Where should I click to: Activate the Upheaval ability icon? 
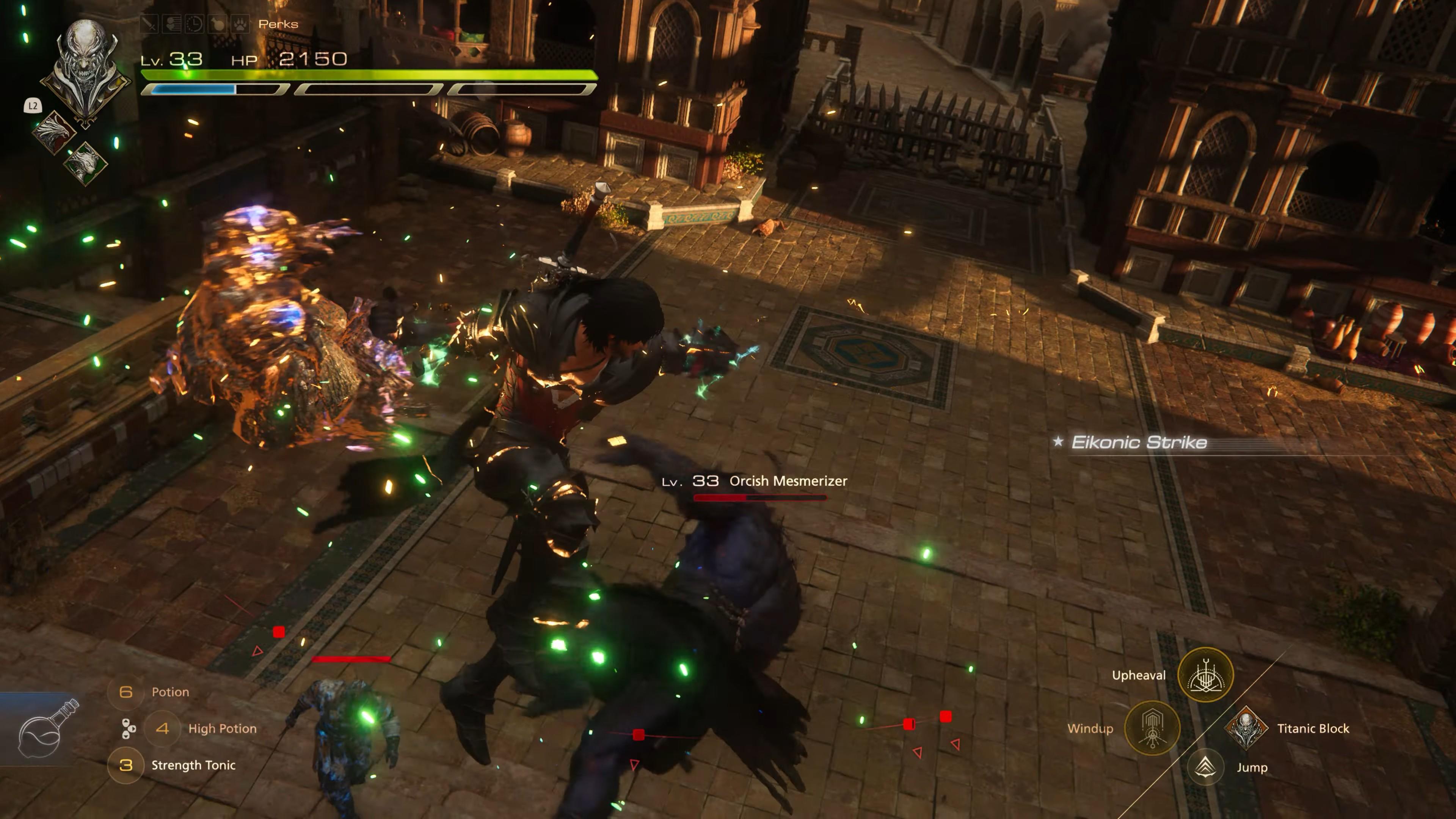[1205, 675]
